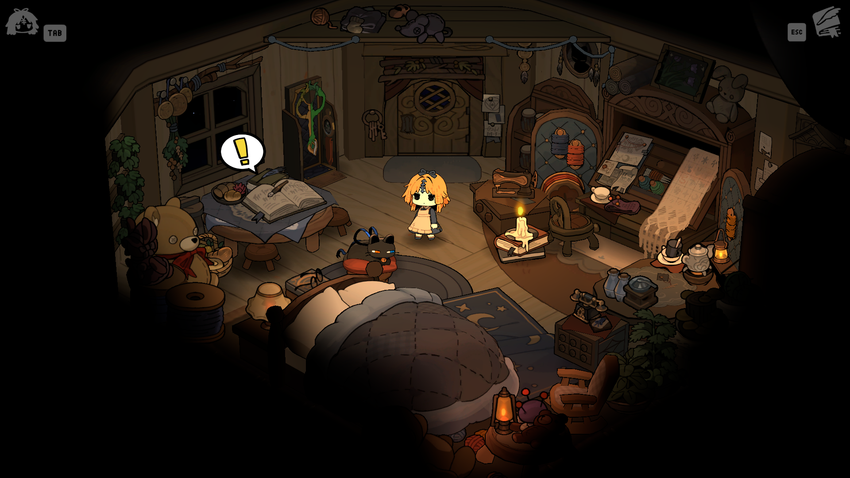Click the exclamation mark speech bubble
Viewport: 850px width, 478px height.
pos(241,152)
